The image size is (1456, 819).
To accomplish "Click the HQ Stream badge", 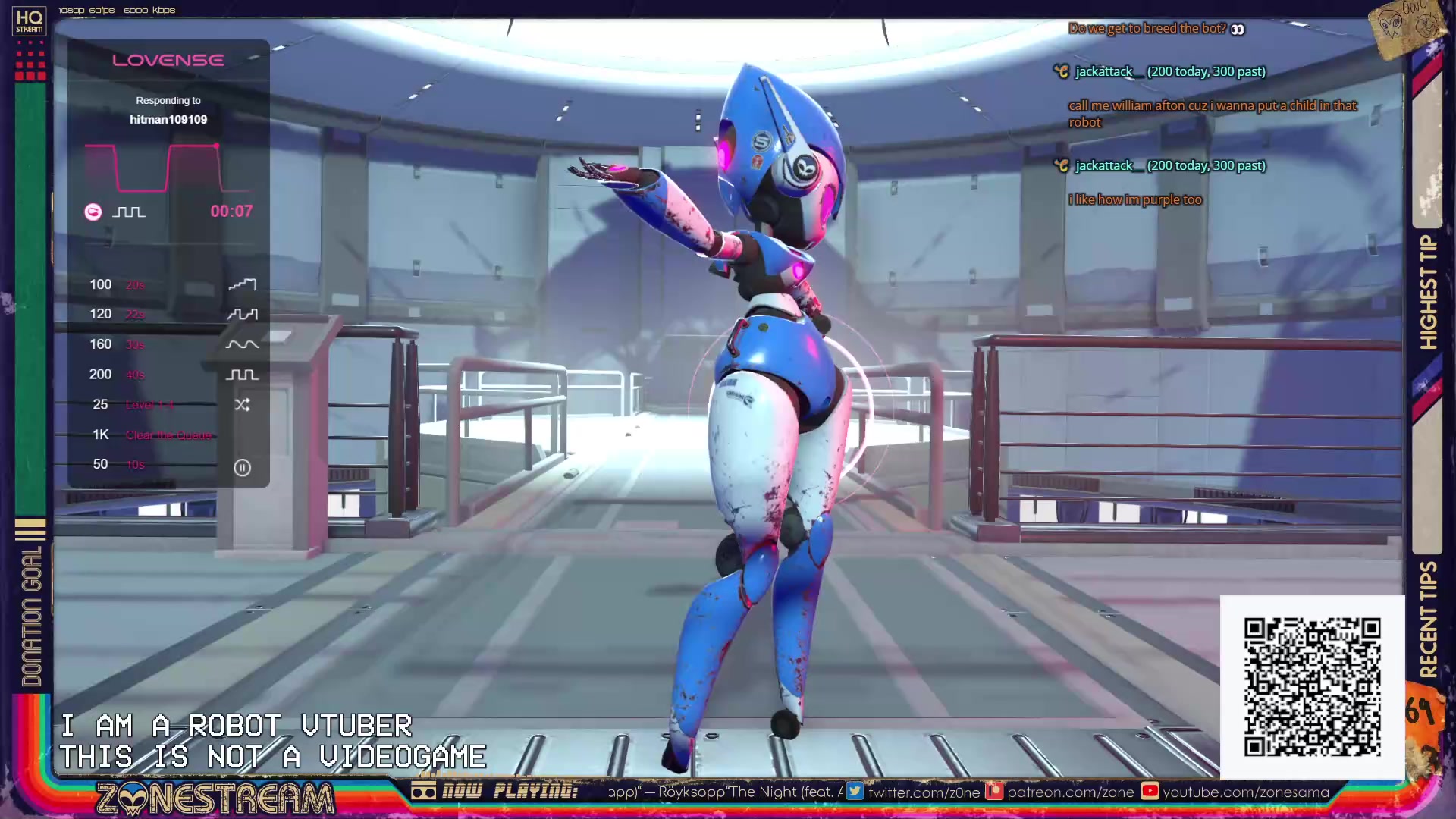I will coord(30,21).
